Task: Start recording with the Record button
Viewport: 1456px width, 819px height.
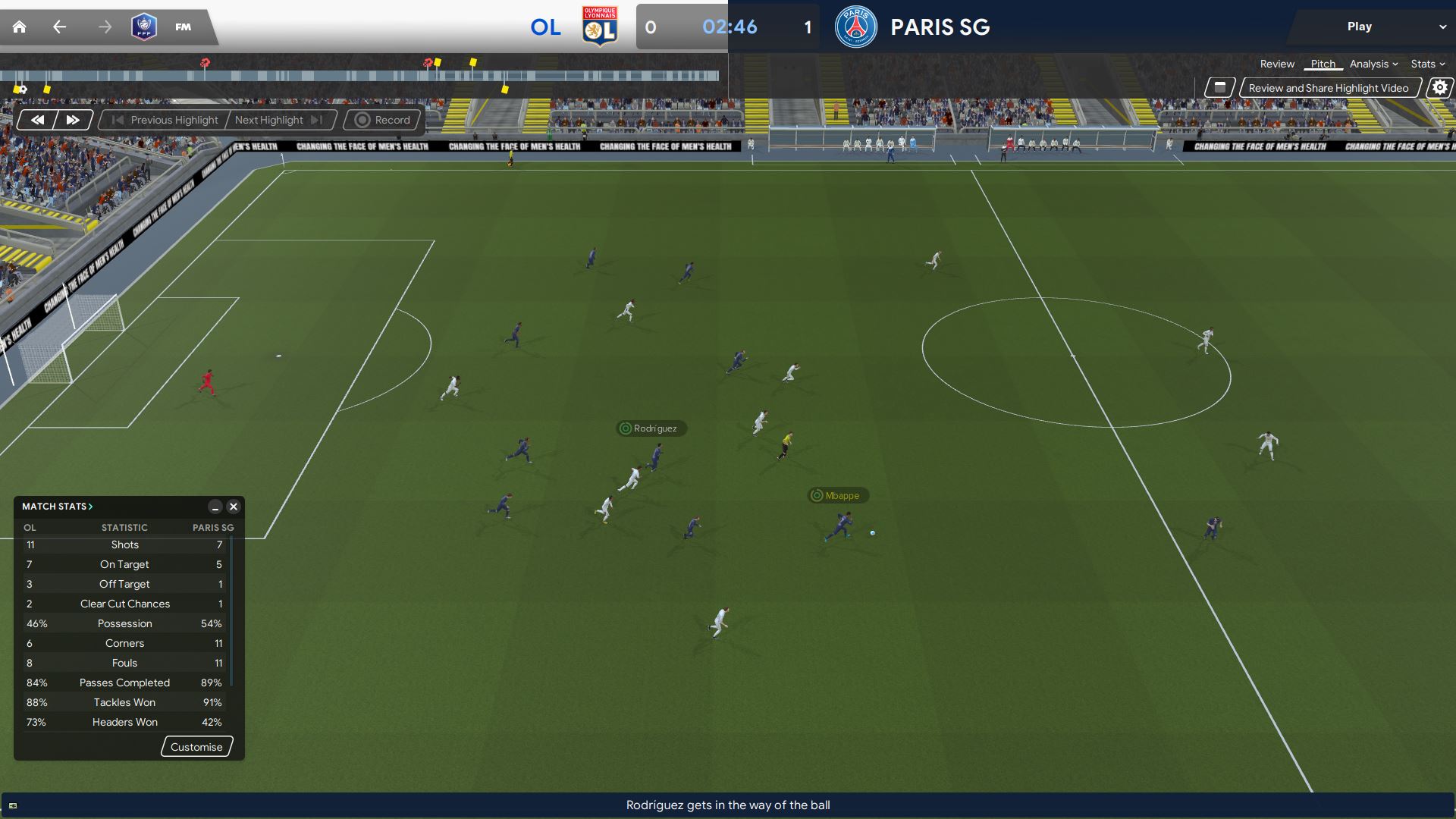Action: [x=383, y=120]
